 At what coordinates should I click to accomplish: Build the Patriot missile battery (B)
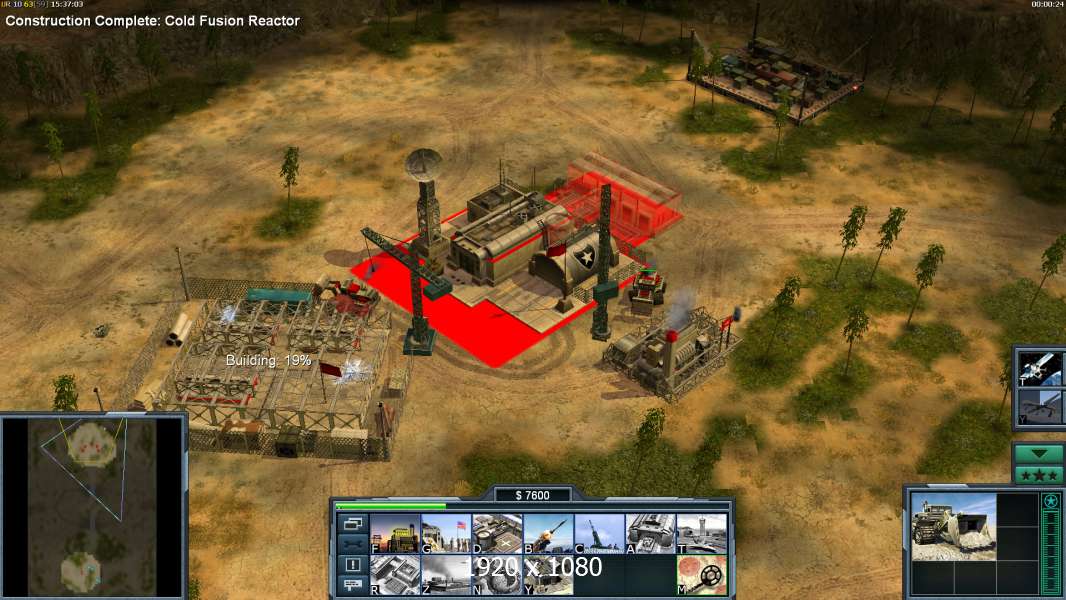(548, 533)
